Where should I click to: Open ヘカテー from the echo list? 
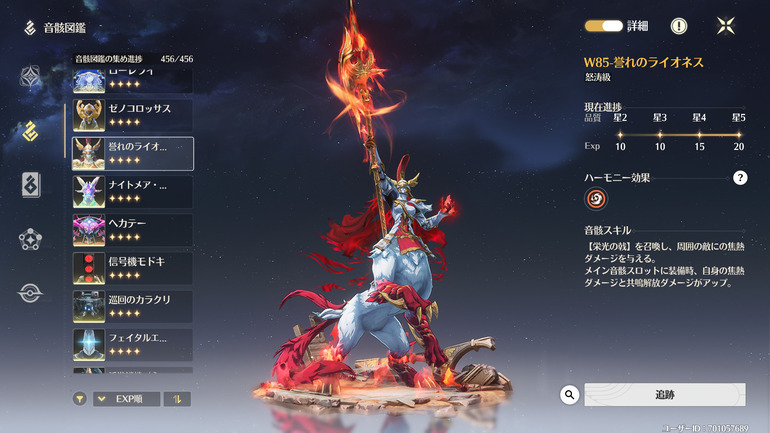point(132,229)
